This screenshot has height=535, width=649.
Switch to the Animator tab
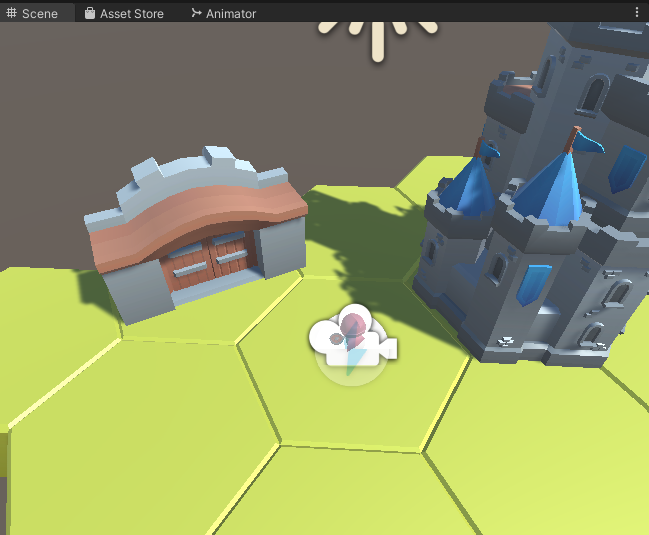click(223, 13)
